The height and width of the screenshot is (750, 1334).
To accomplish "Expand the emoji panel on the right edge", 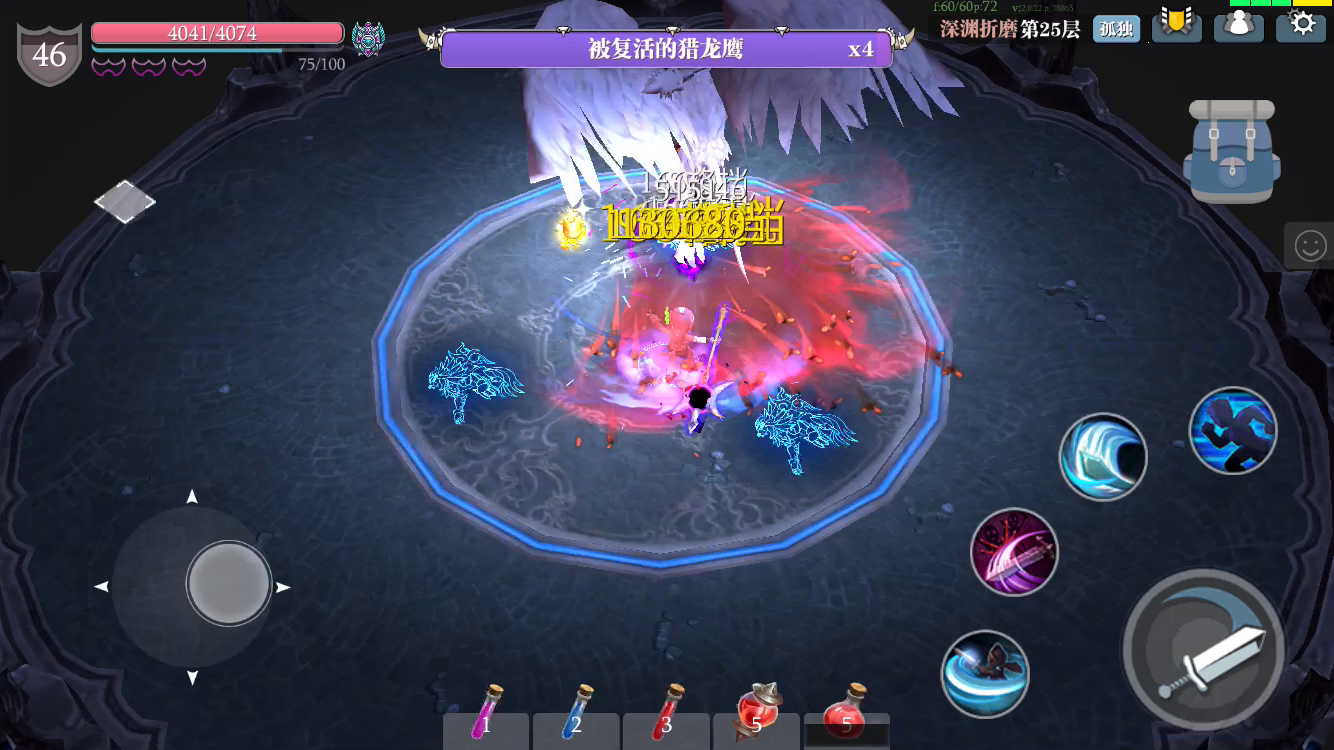I will coord(1310,245).
